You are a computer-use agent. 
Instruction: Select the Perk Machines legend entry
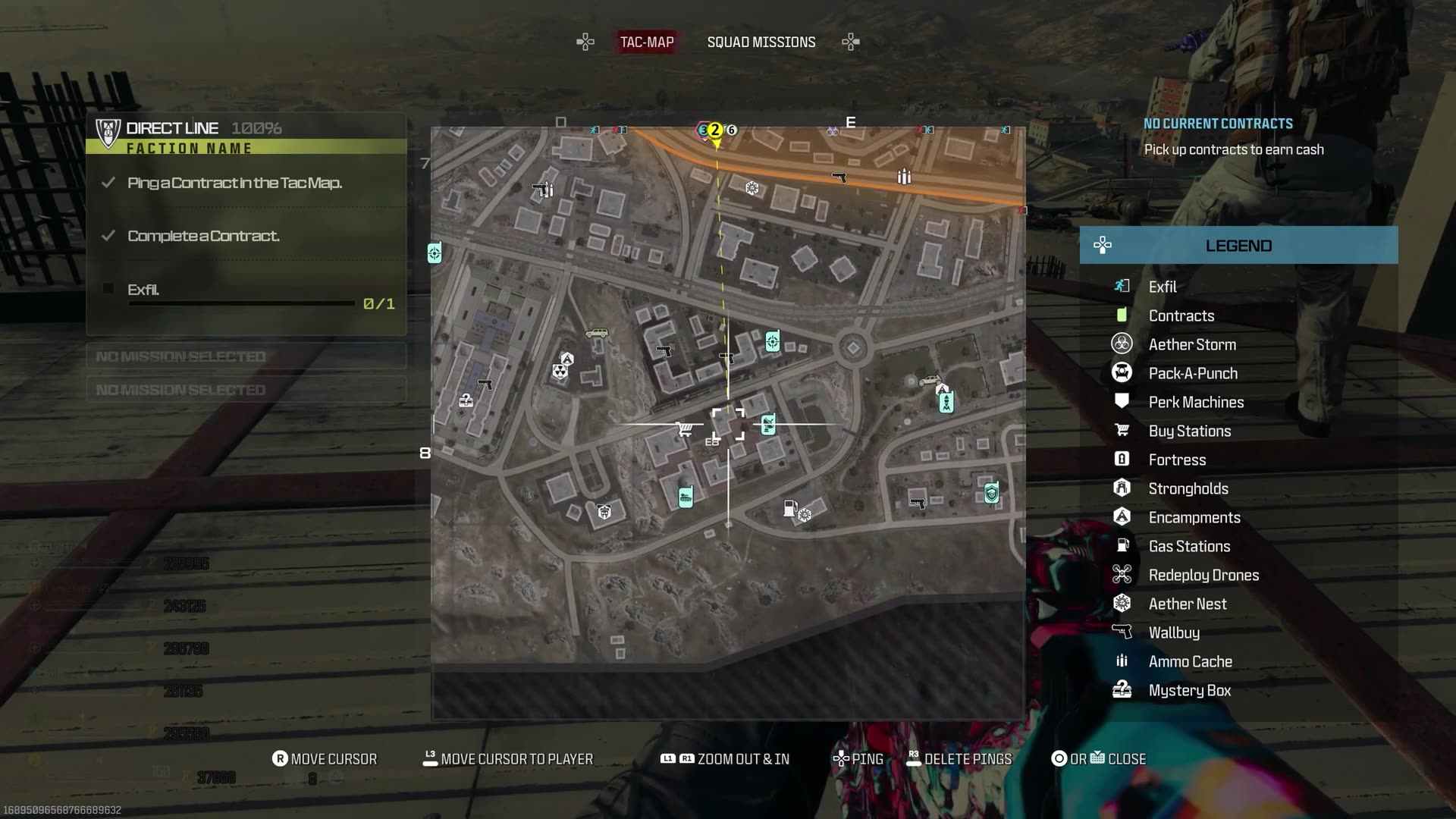pos(1195,402)
